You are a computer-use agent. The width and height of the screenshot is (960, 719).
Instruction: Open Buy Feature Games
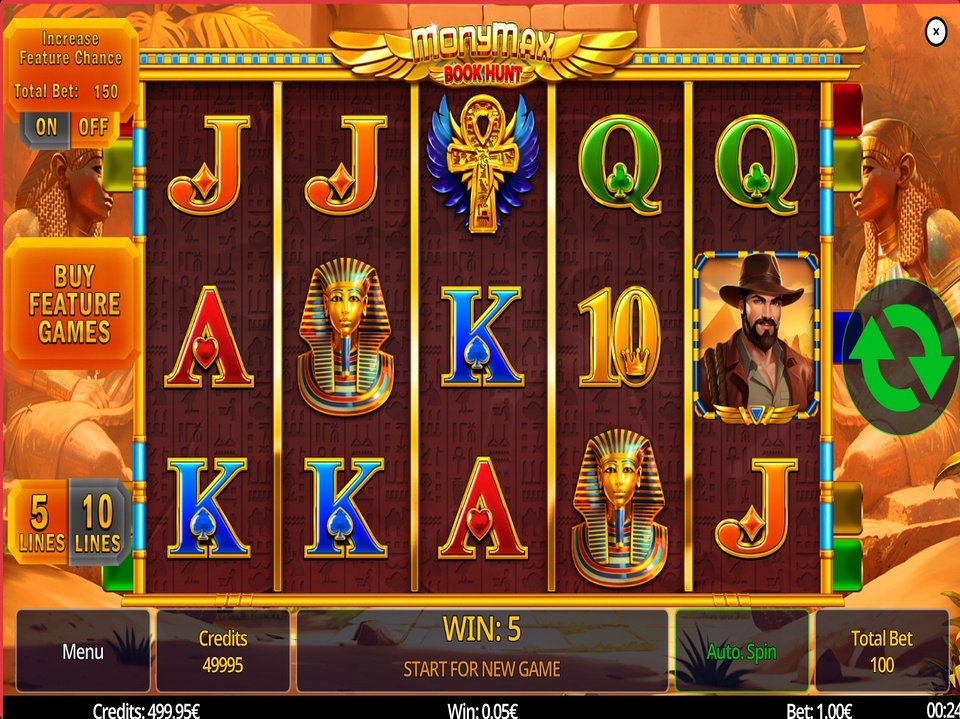pos(73,304)
